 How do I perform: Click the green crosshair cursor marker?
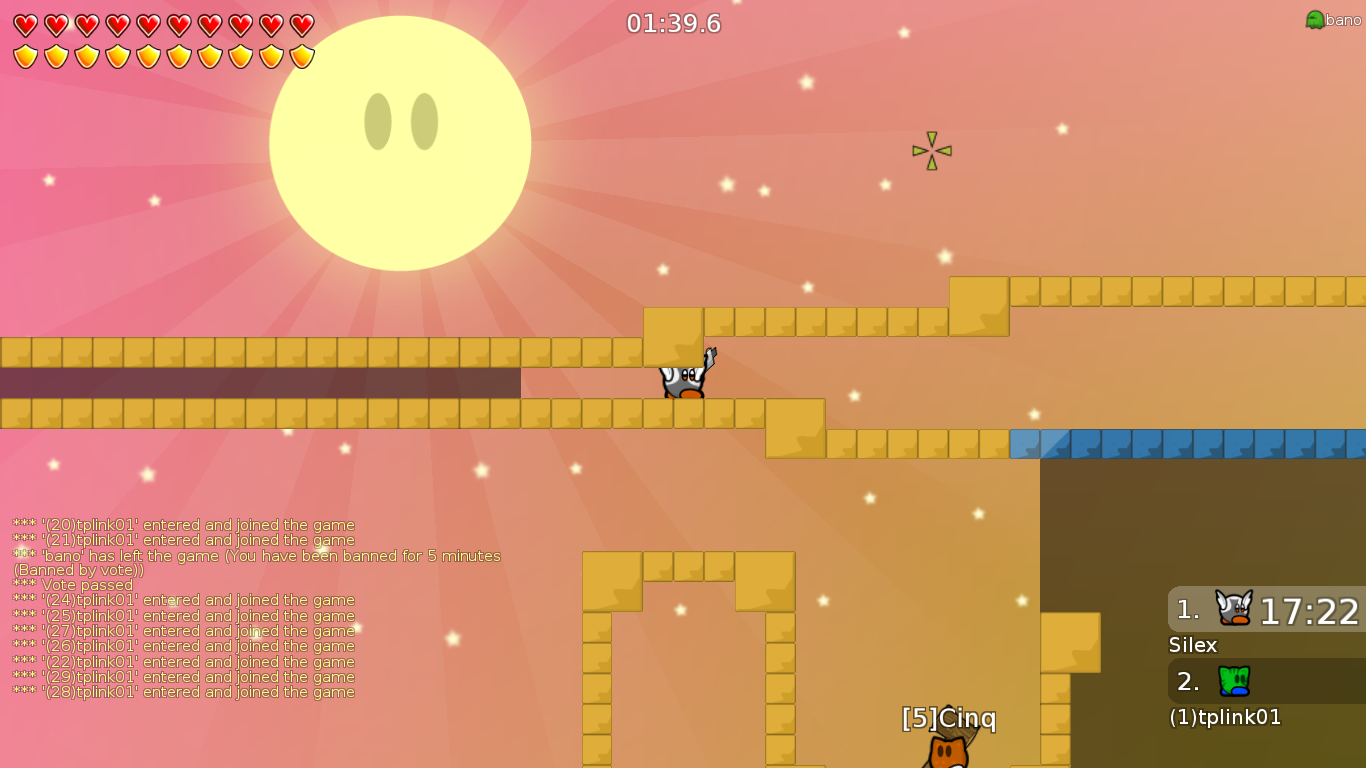click(930, 150)
